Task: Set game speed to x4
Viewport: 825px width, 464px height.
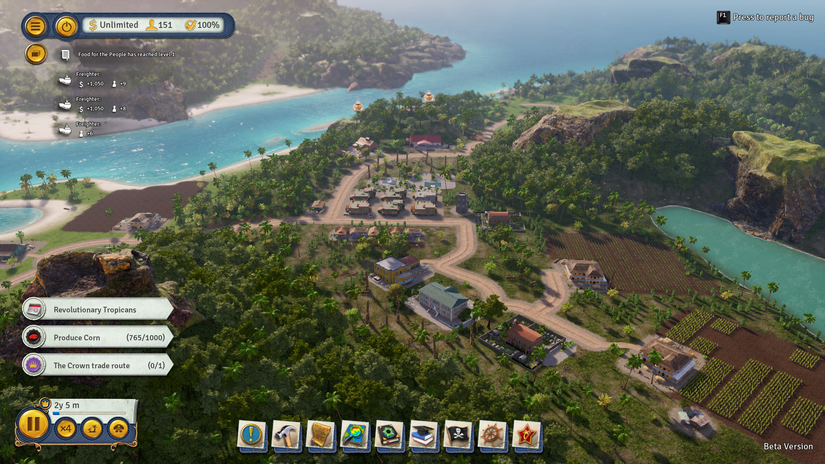Action: [66, 428]
